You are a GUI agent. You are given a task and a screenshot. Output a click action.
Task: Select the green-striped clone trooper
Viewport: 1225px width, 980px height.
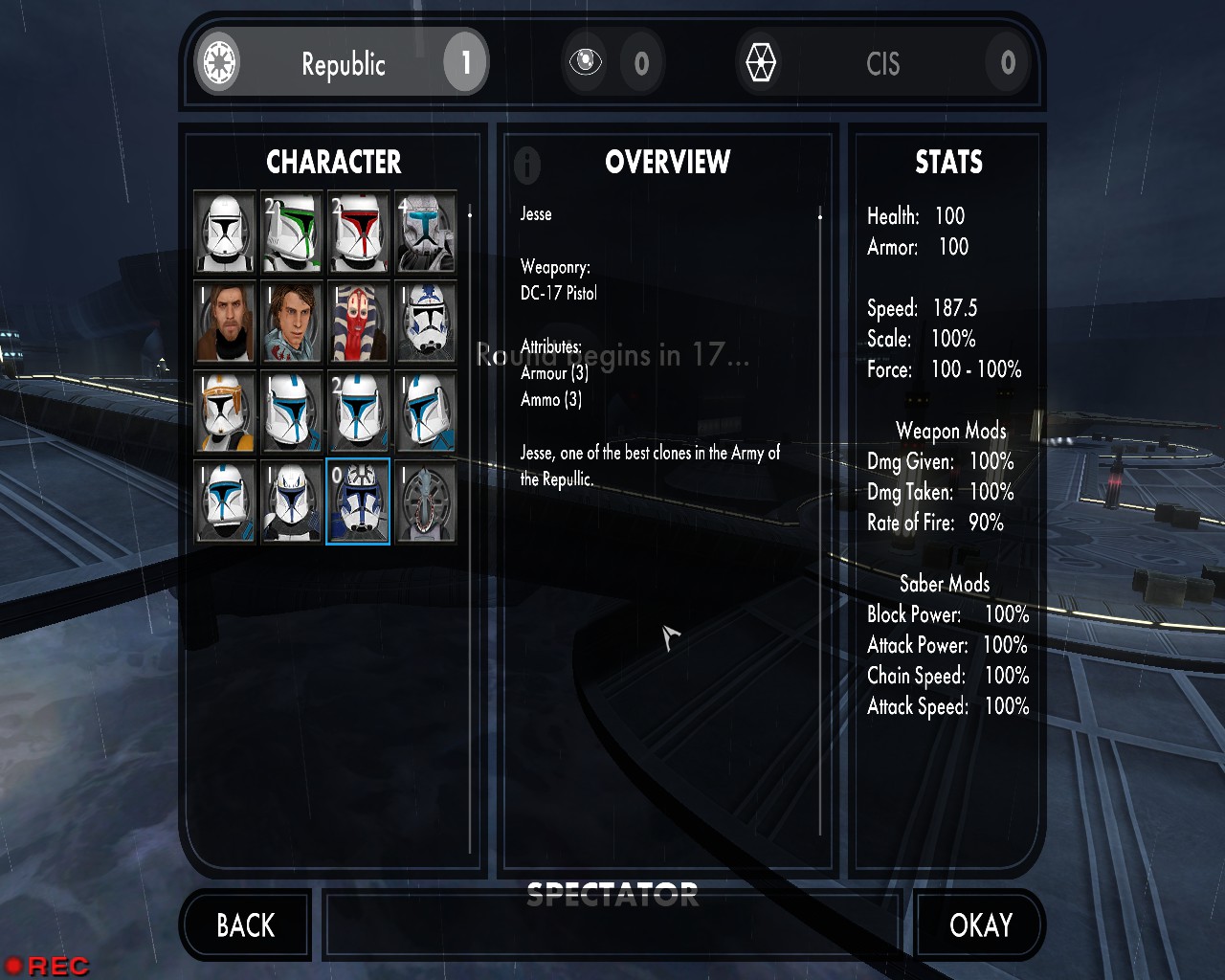[x=292, y=233]
